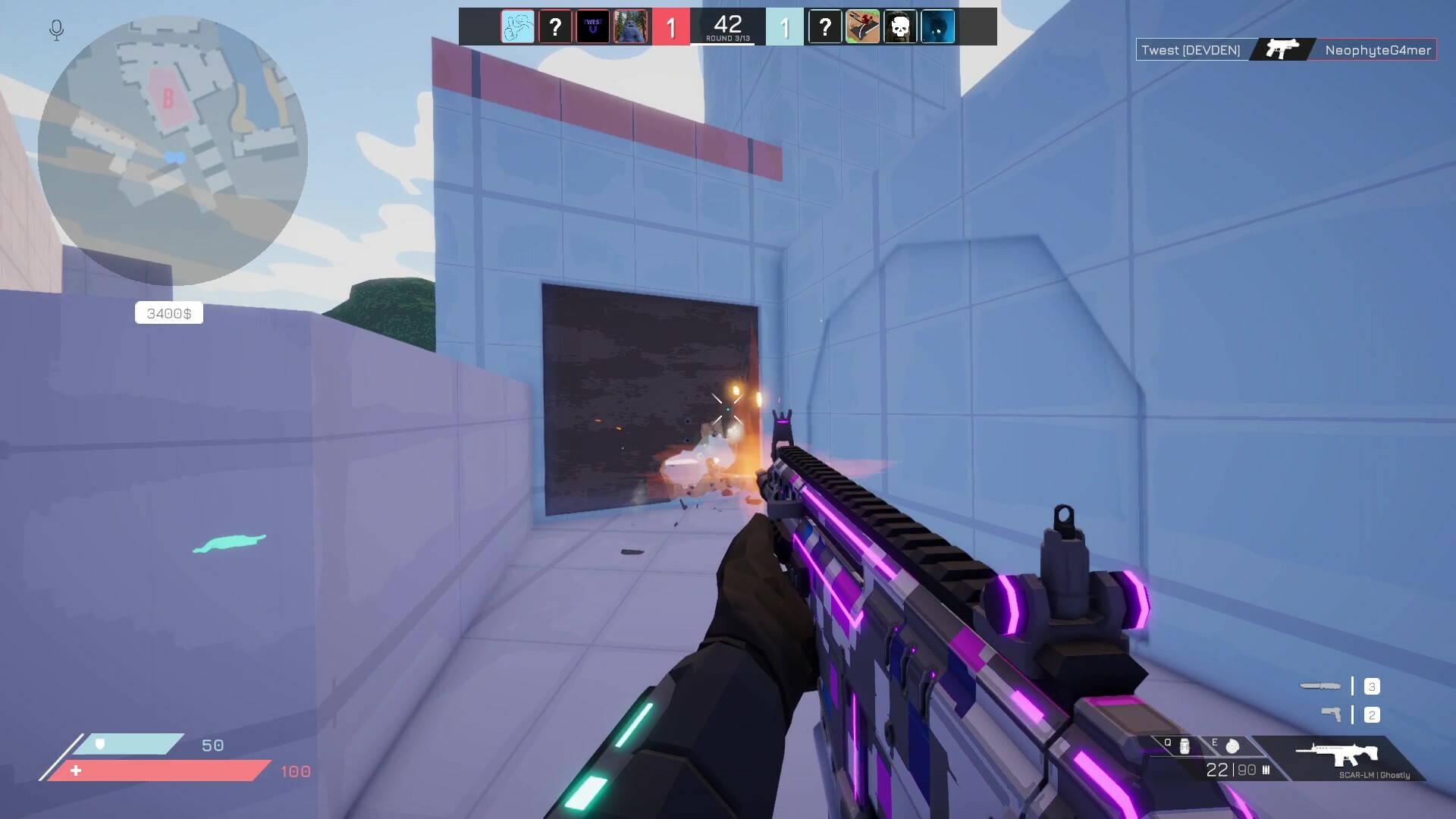Screen dimensions: 1456x819
Task: Click the TWEST U purple avatar
Action: coord(594,27)
